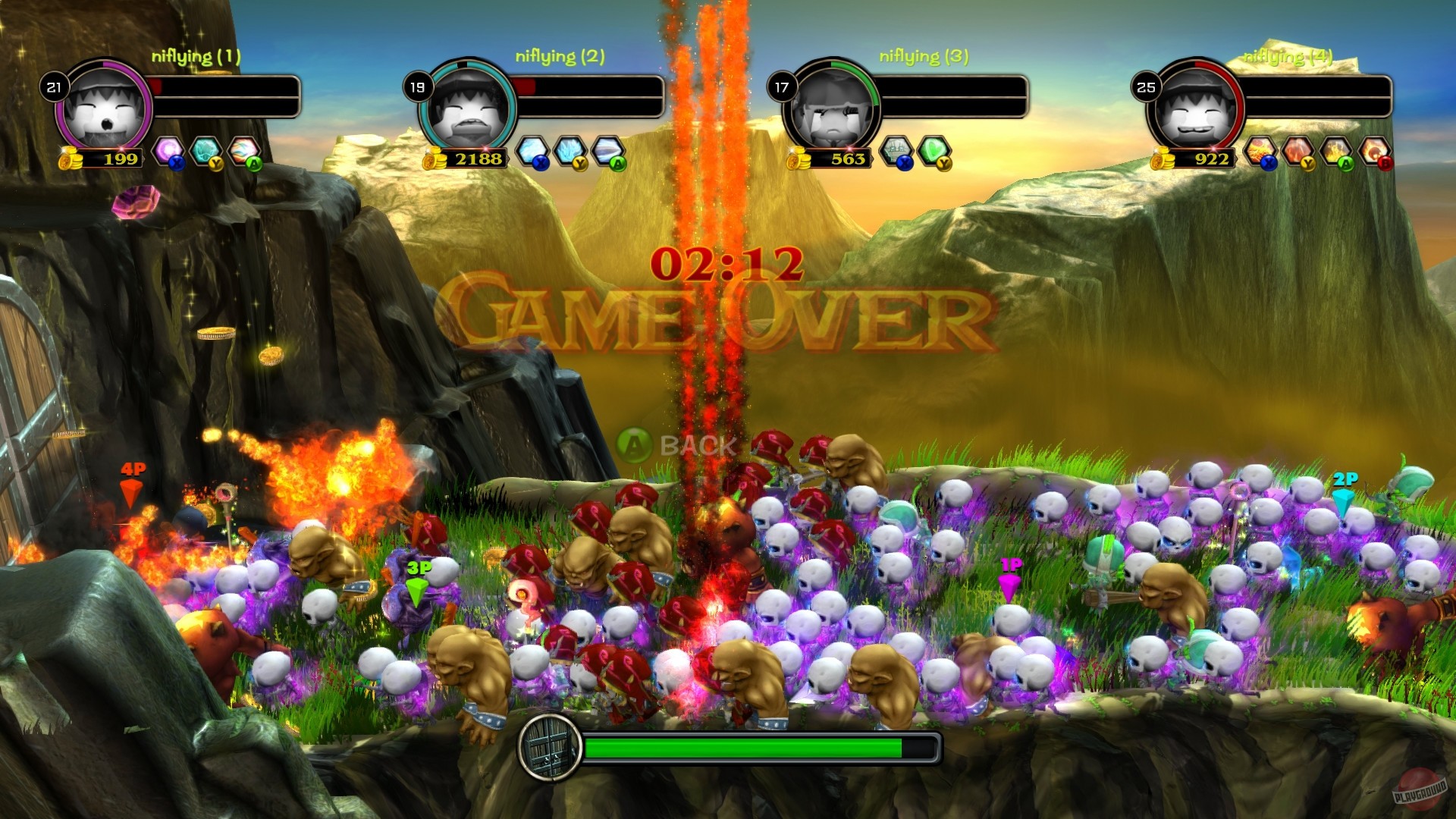Expand player one's level 21 badge
1456x819 pixels.
pyautogui.click(x=53, y=86)
